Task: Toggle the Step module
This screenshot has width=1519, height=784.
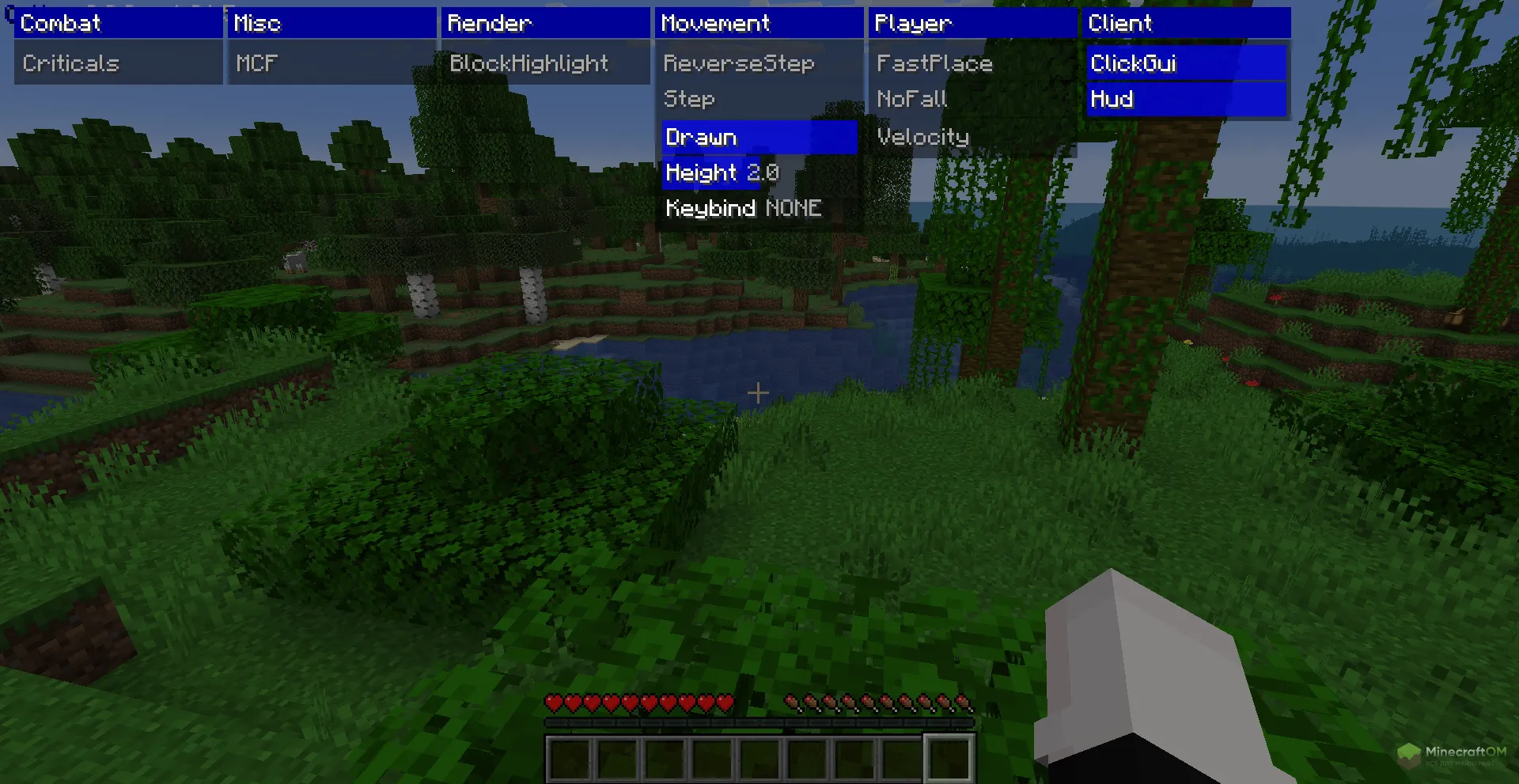Action: [759, 99]
